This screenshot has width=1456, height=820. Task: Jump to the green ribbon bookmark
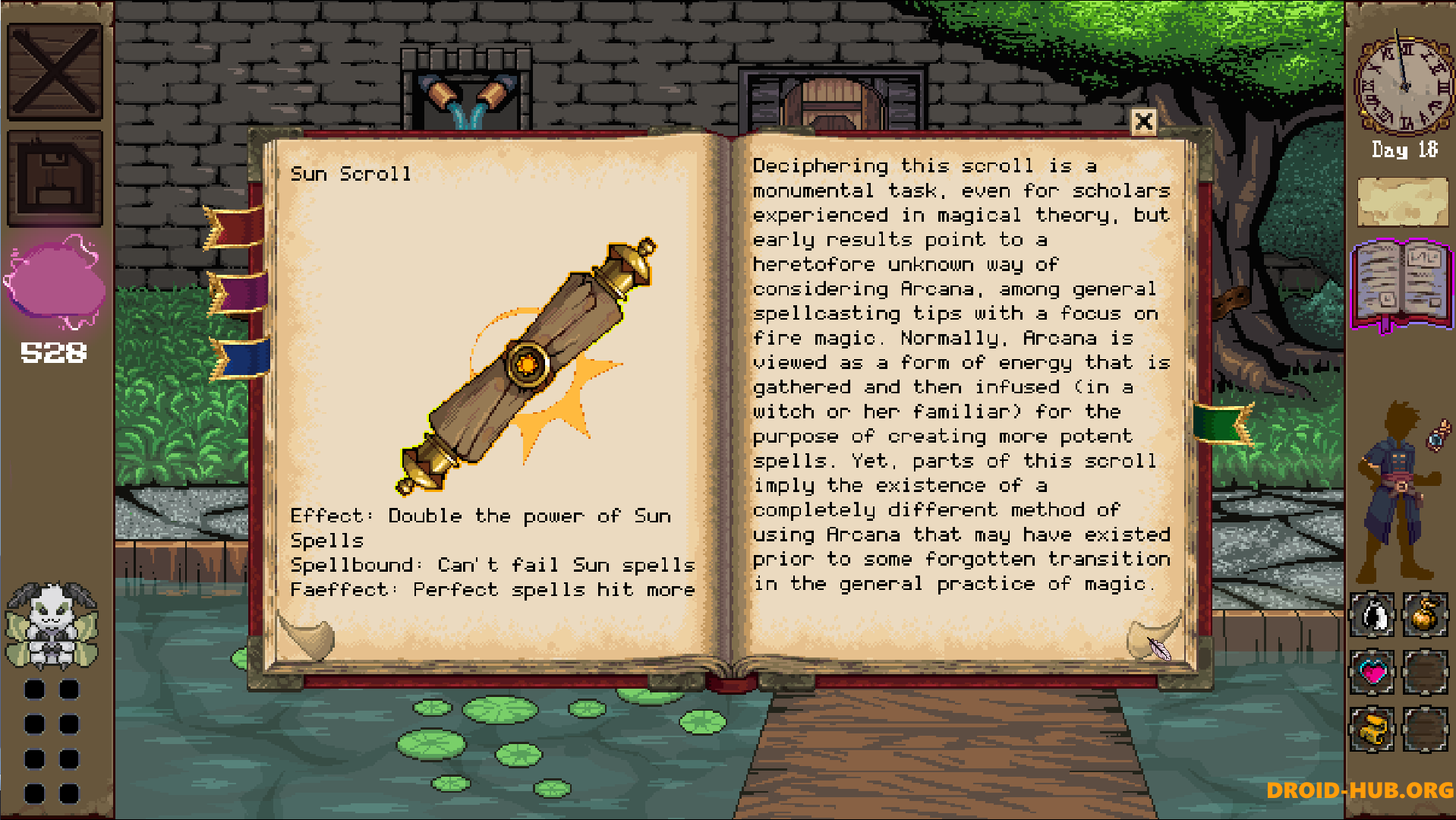pos(1222,423)
